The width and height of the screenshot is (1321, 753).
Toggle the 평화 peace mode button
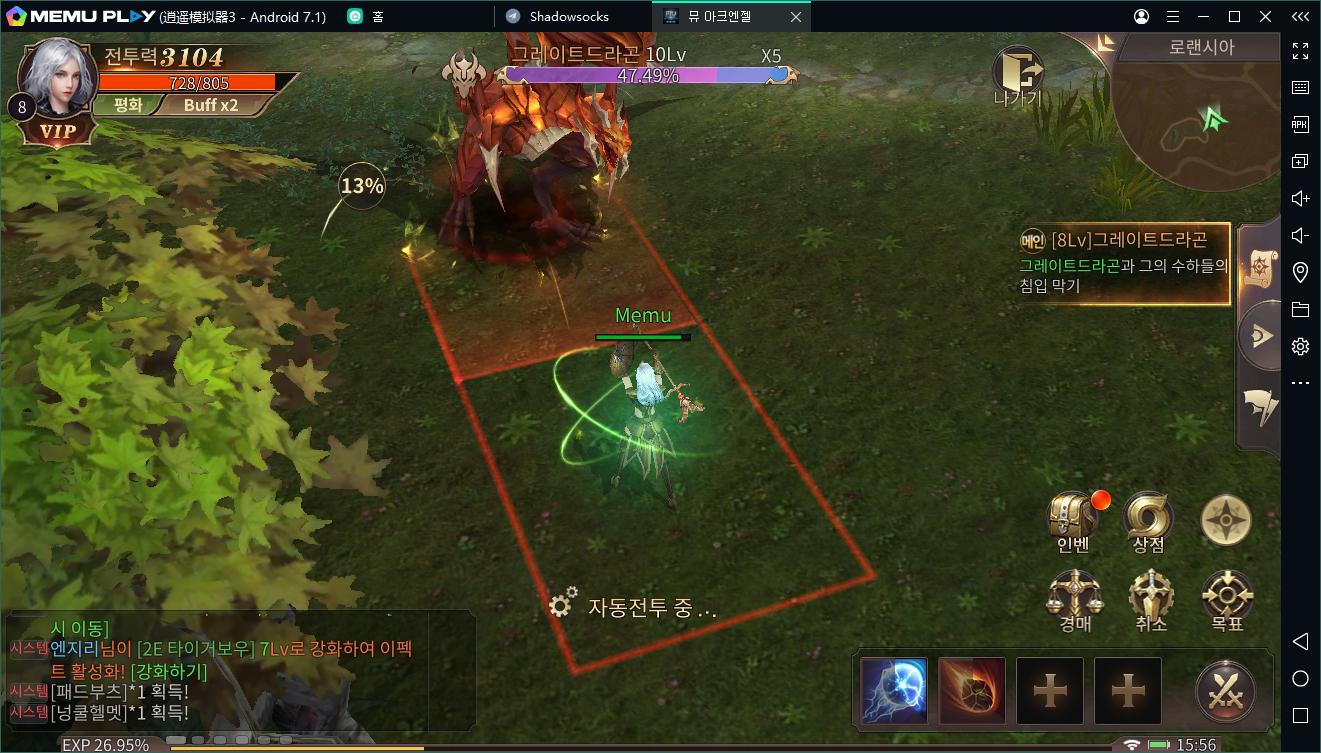click(129, 105)
